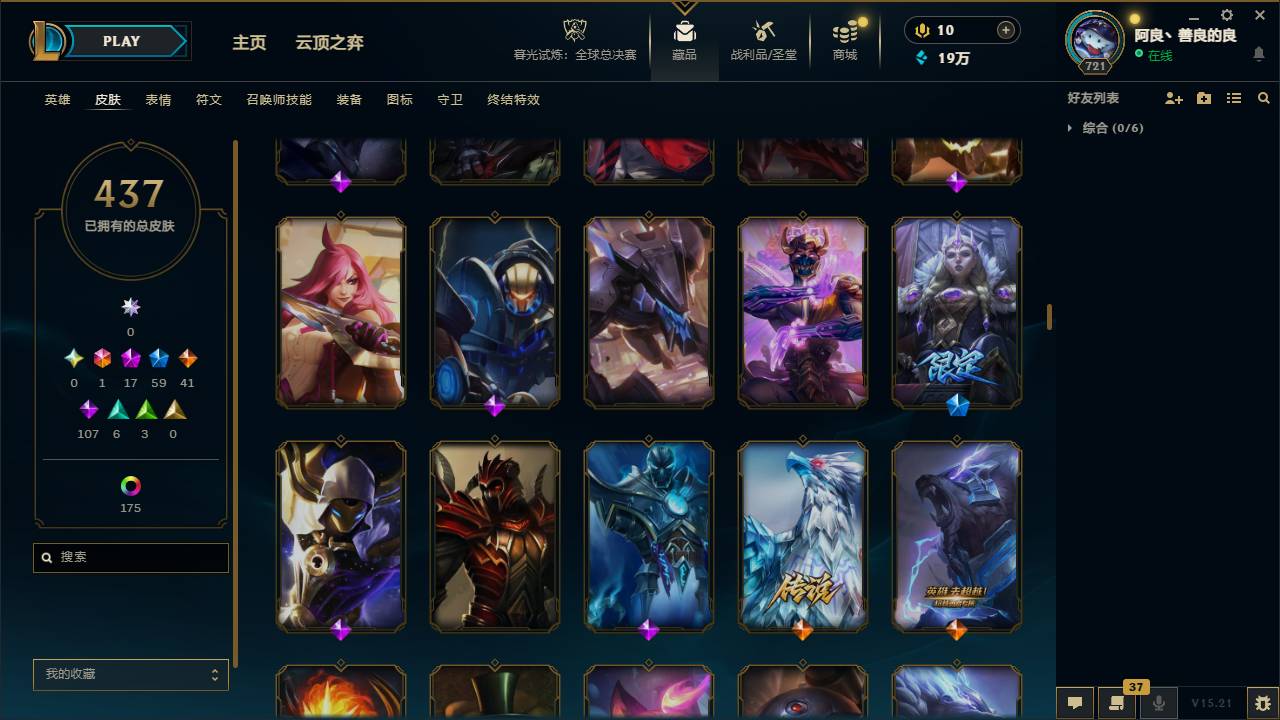Image resolution: width=1280 pixels, height=720 pixels.
Task: Click the plus button to buy RP
Action: click(x=1006, y=30)
